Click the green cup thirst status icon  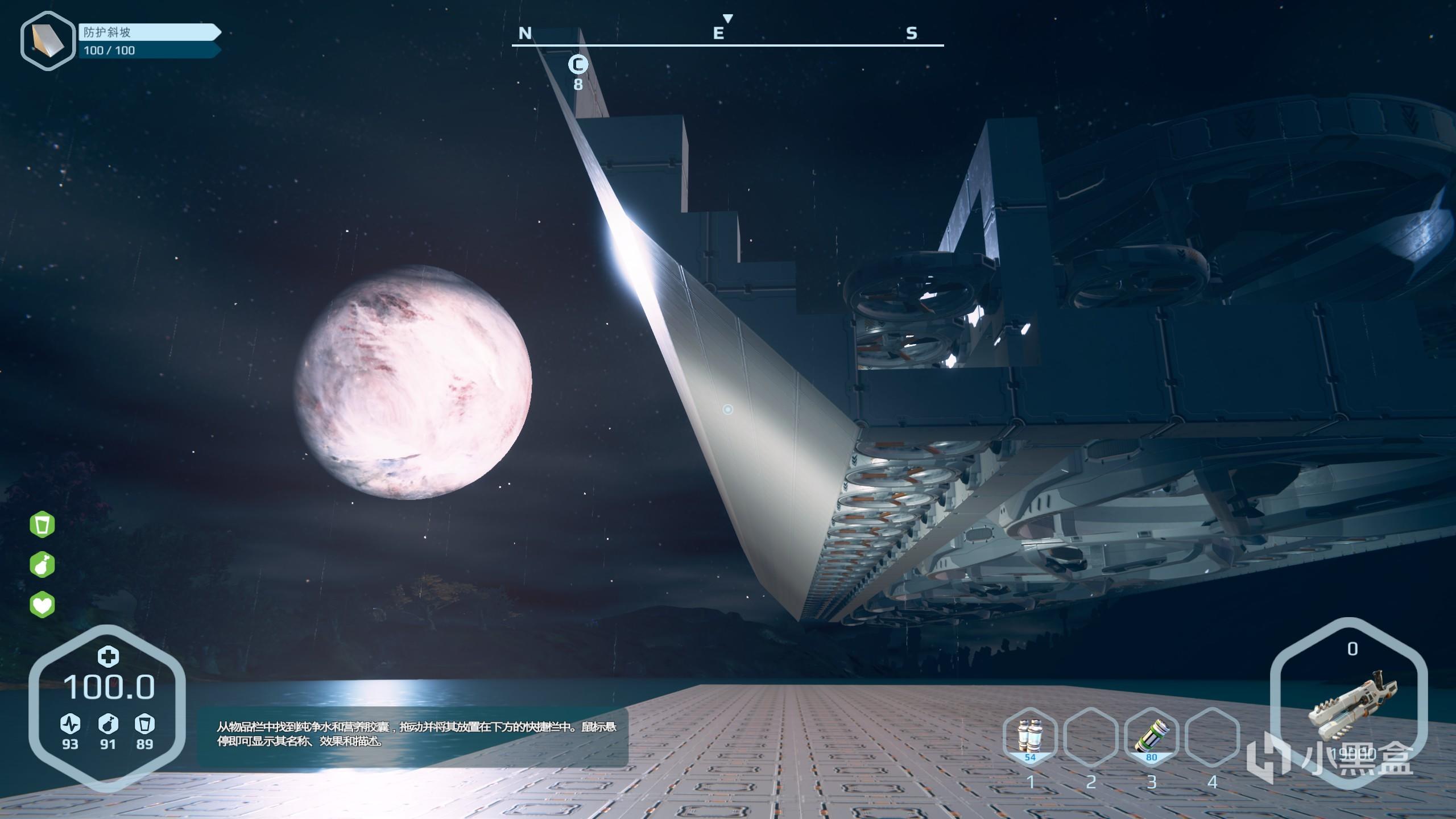[42, 524]
